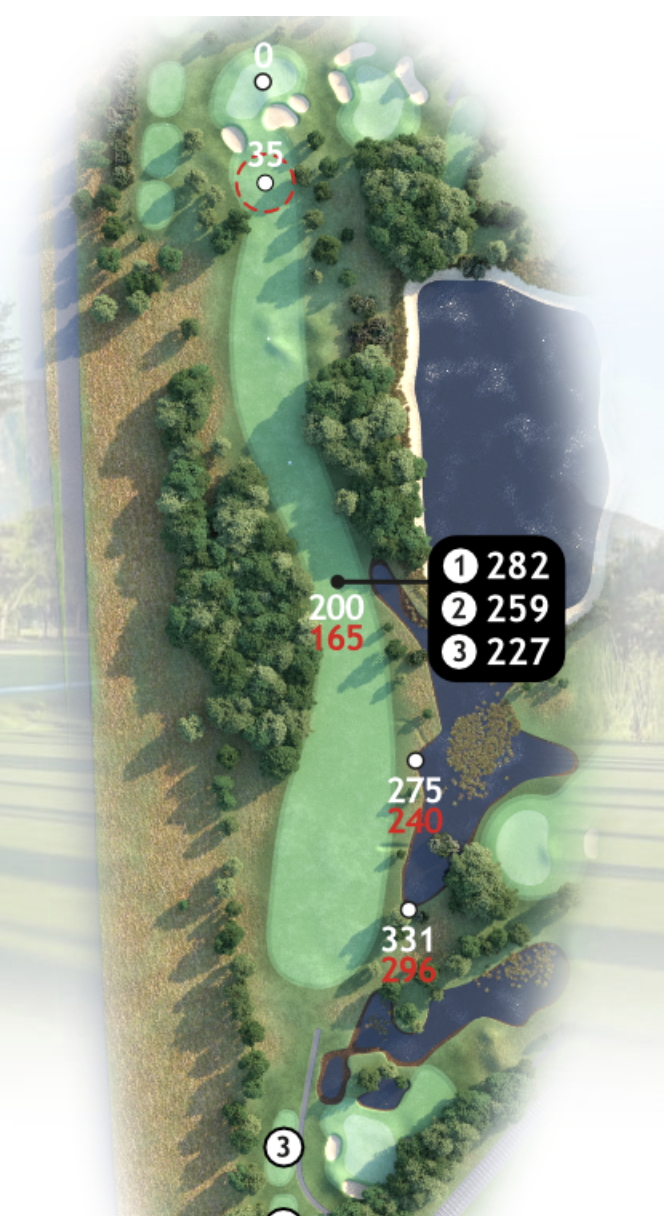Viewport: 664px width, 1216px height.
Task: Choose the 331 yard distance marker dot
Action: tap(408, 910)
